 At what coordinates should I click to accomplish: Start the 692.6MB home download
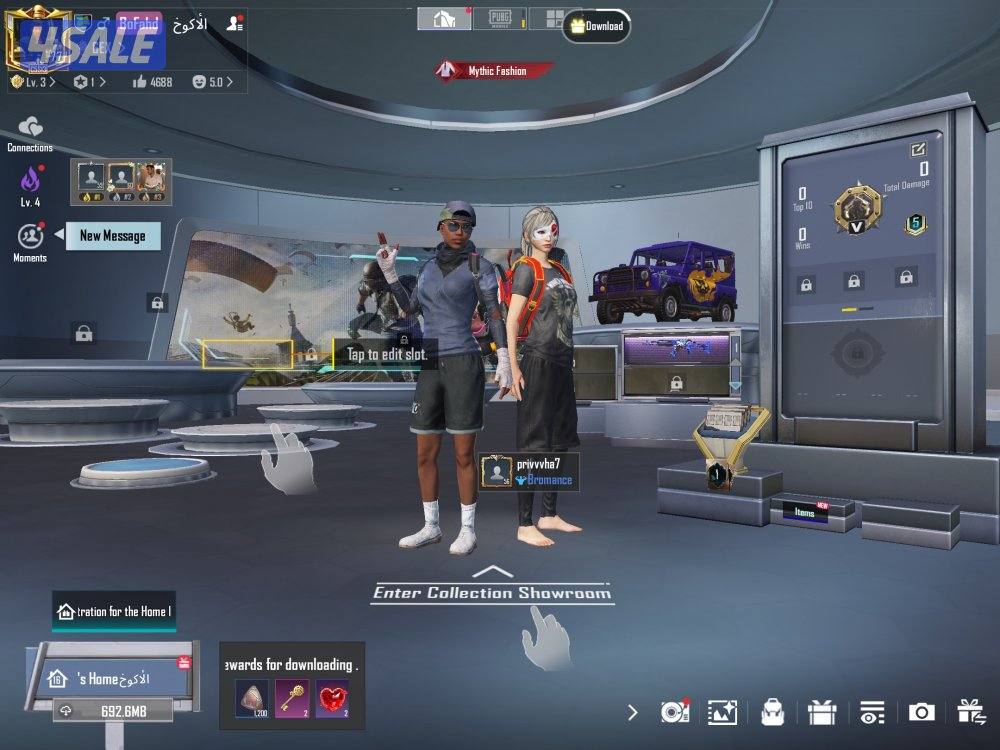tap(99, 710)
